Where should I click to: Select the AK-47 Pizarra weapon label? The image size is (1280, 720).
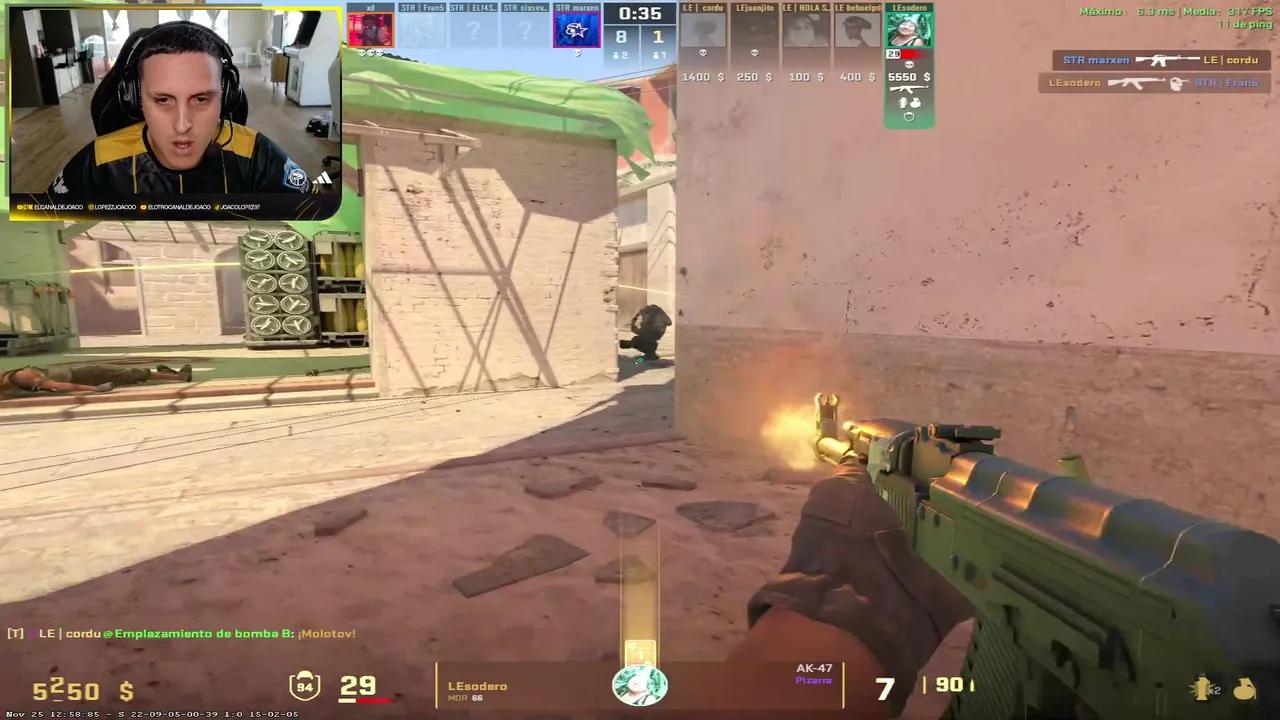814,673
